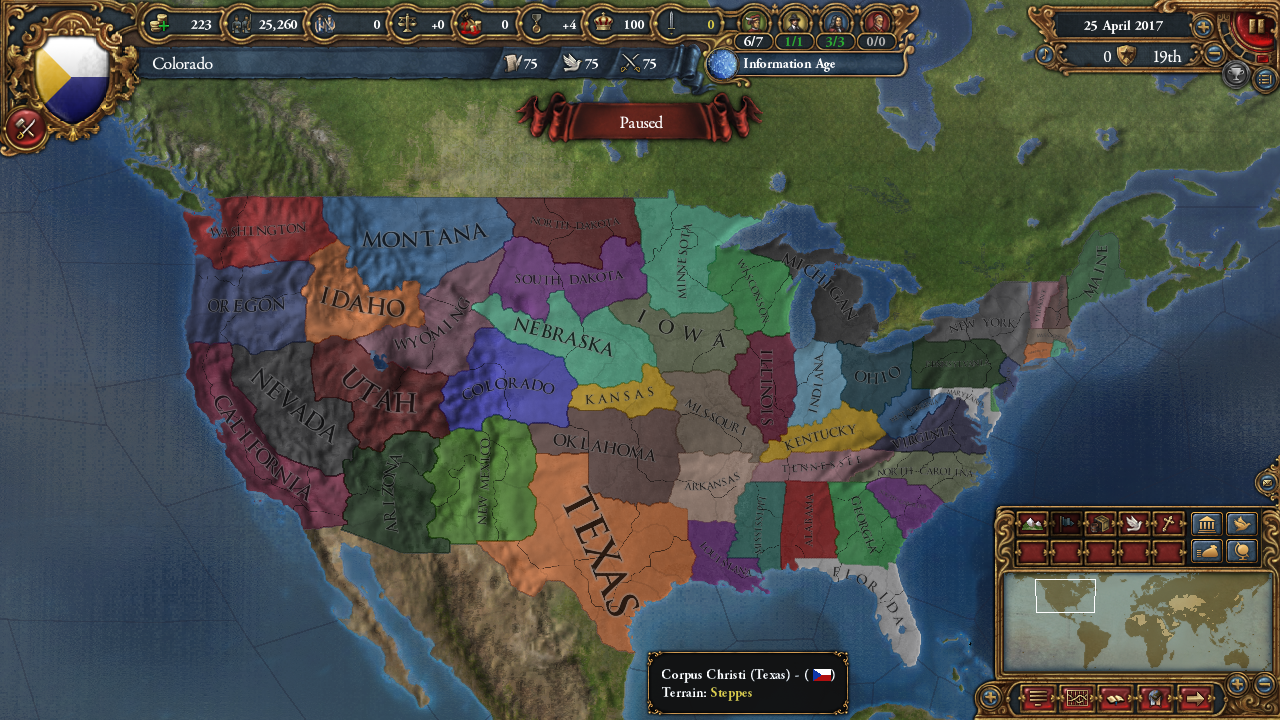This screenshot has height=720, width=1280.
Task: Switch to the political mapmode
Action: click(1066, 523)
